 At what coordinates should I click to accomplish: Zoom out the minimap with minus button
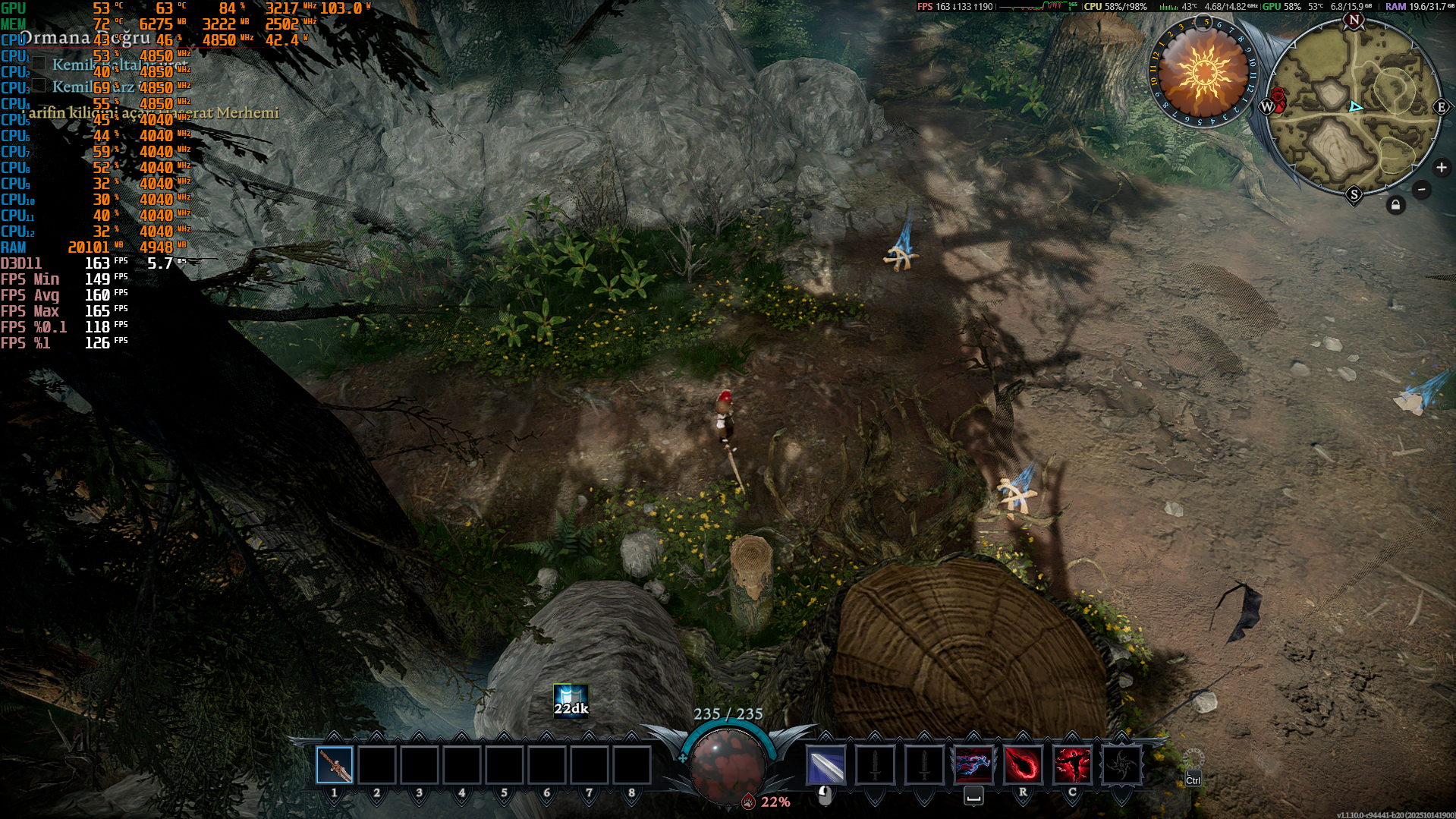click(1422, 190)
